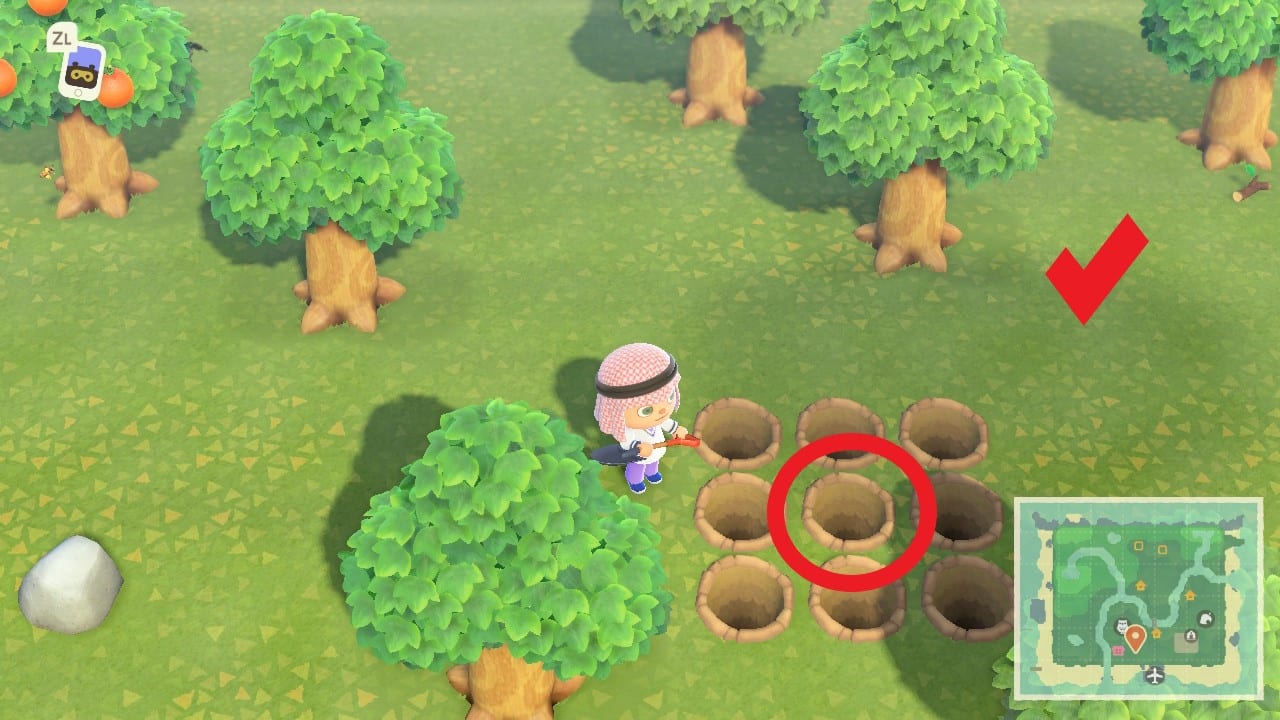Click the player location pin on the minimap
The image size is (1280, 720).
pos(1136,637)
